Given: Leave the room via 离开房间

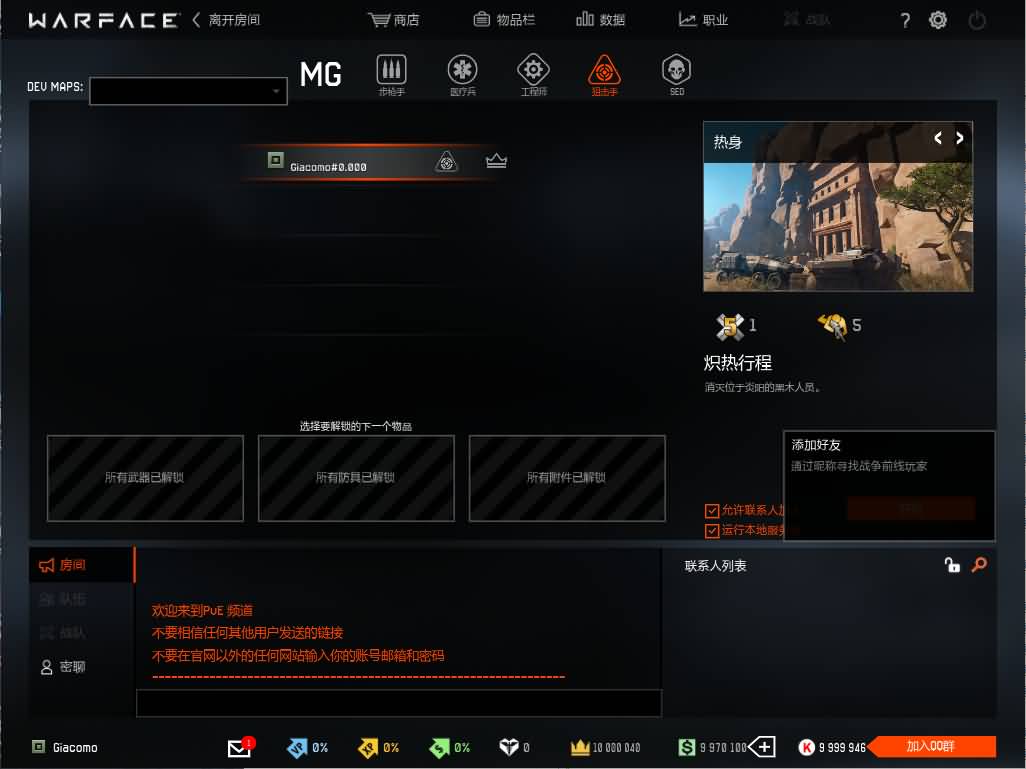Looking at the screenshot, I should (226, 20).
